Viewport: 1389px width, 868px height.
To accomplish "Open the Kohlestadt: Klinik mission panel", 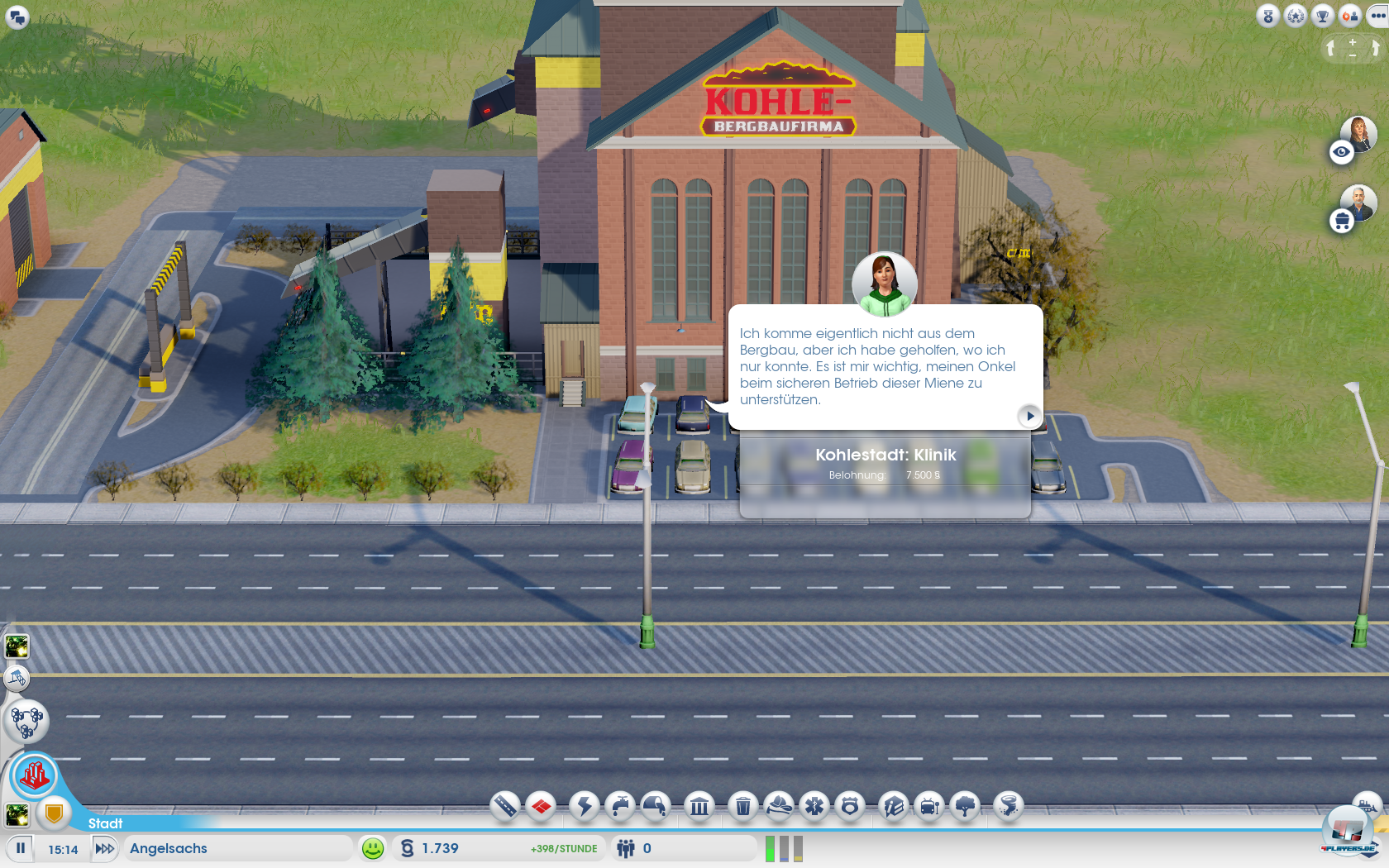I will 885,455.
